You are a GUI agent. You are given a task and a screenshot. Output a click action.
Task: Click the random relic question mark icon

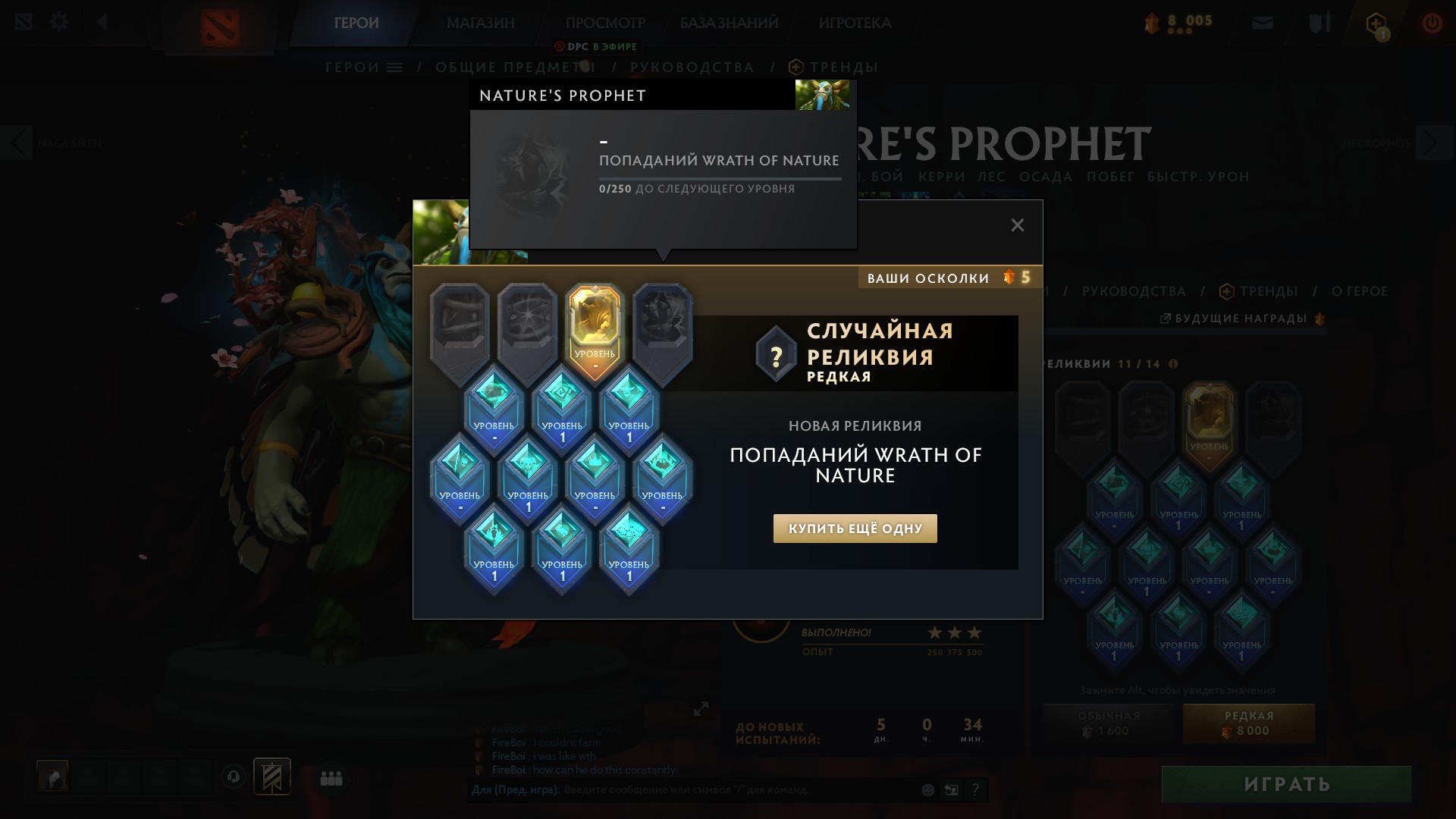pyautogui.click(x=774, y=353)
